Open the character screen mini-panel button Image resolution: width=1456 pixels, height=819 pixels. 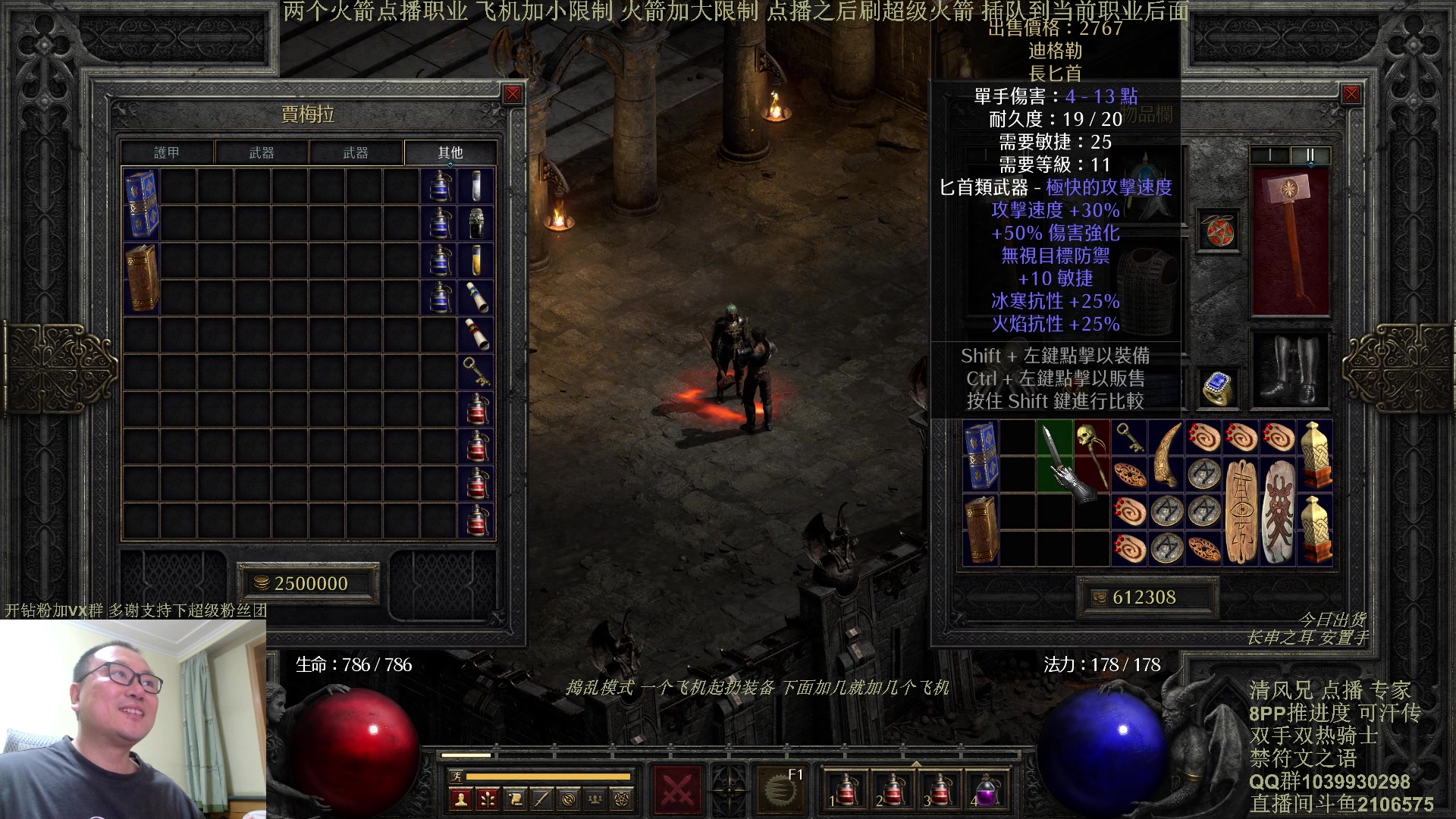460,799
